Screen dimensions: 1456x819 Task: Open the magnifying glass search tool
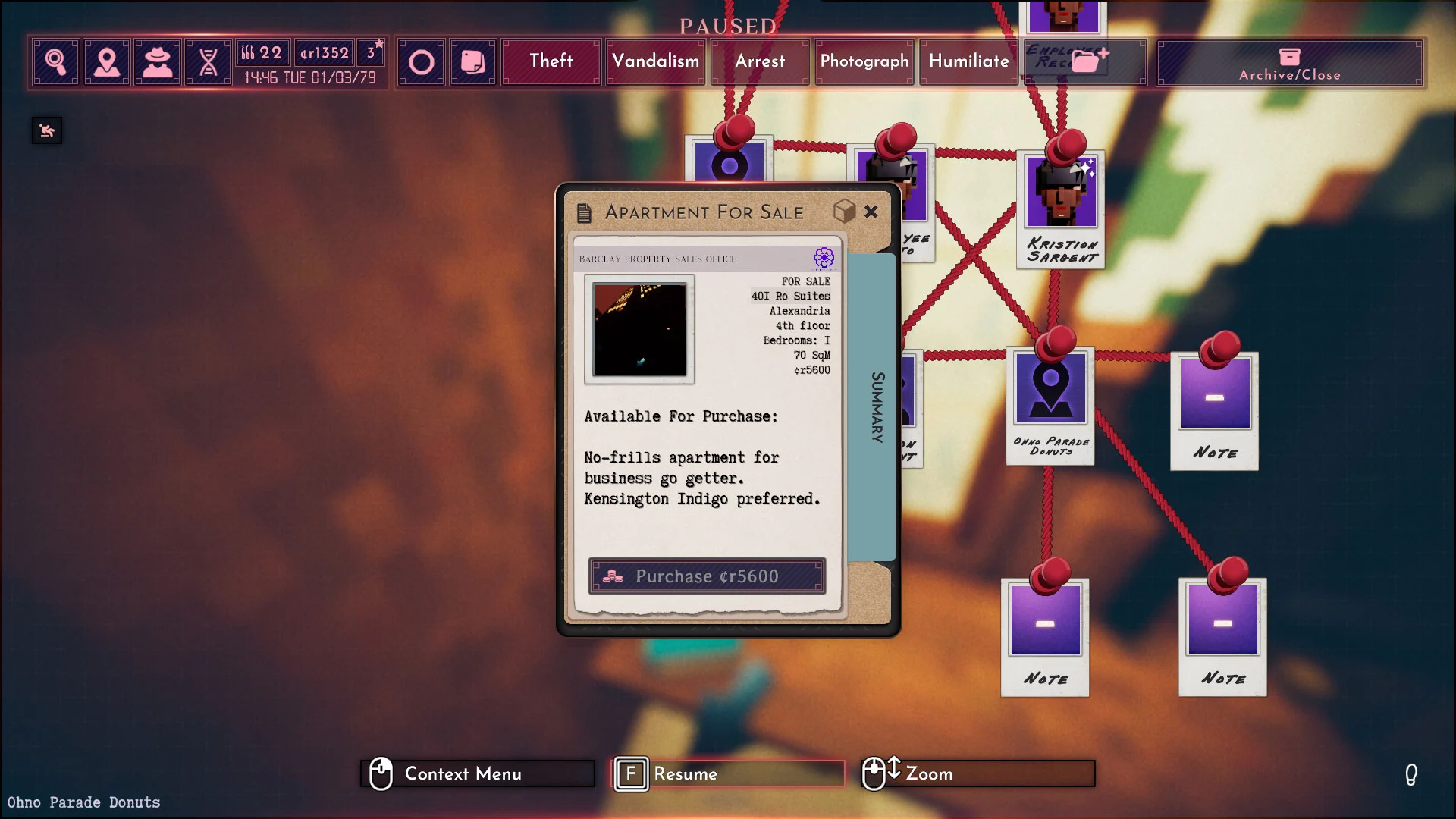56,62
